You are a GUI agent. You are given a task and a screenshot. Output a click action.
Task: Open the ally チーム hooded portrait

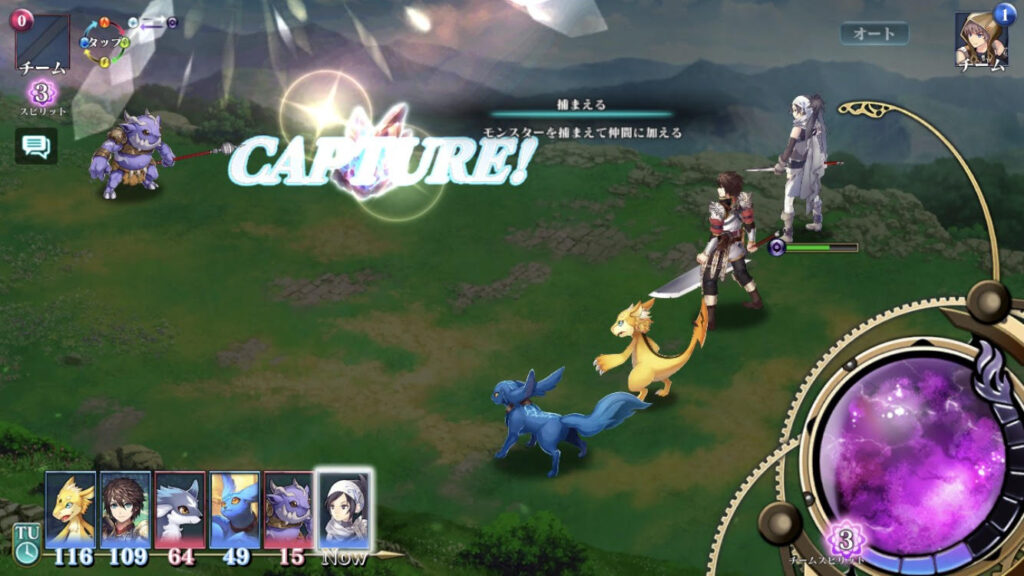coord(980,40)
